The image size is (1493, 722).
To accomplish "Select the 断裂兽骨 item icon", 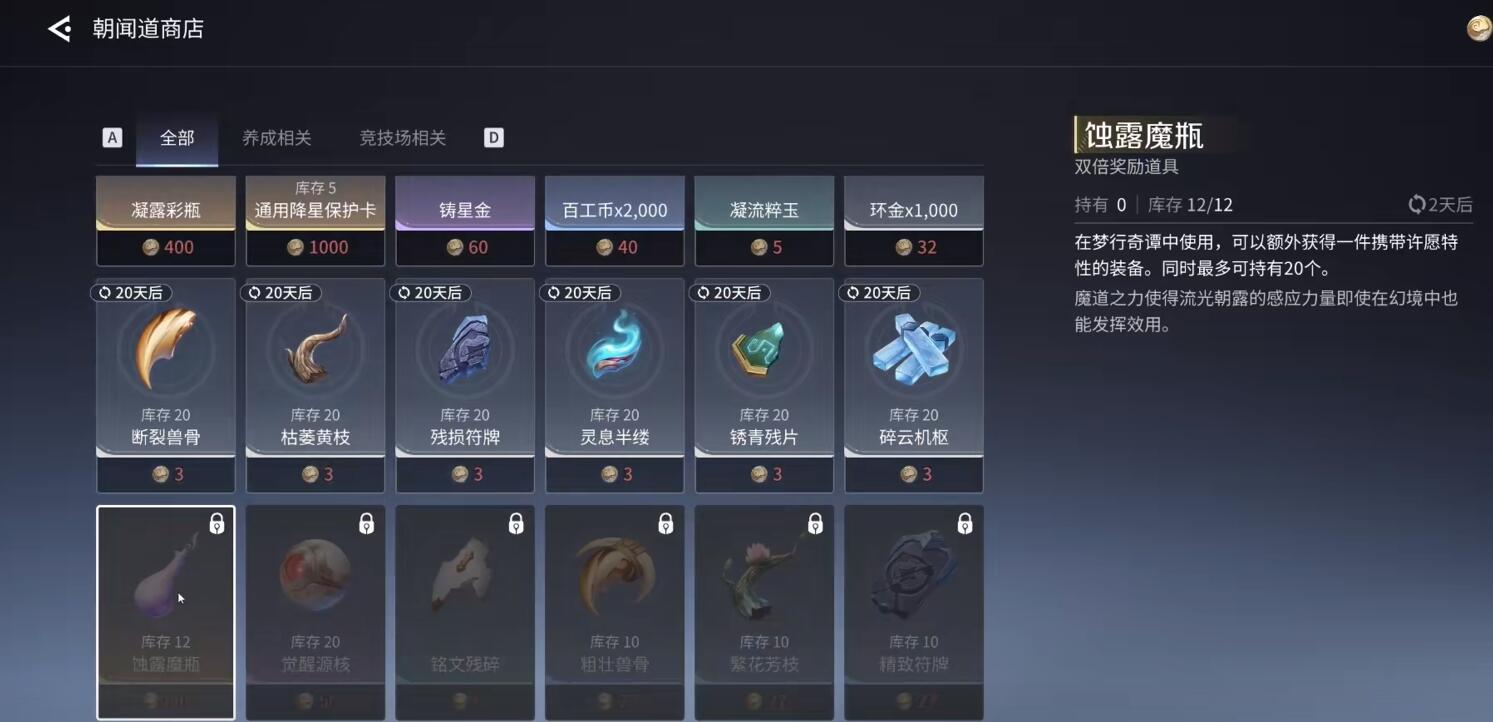I will pos(165,350).
